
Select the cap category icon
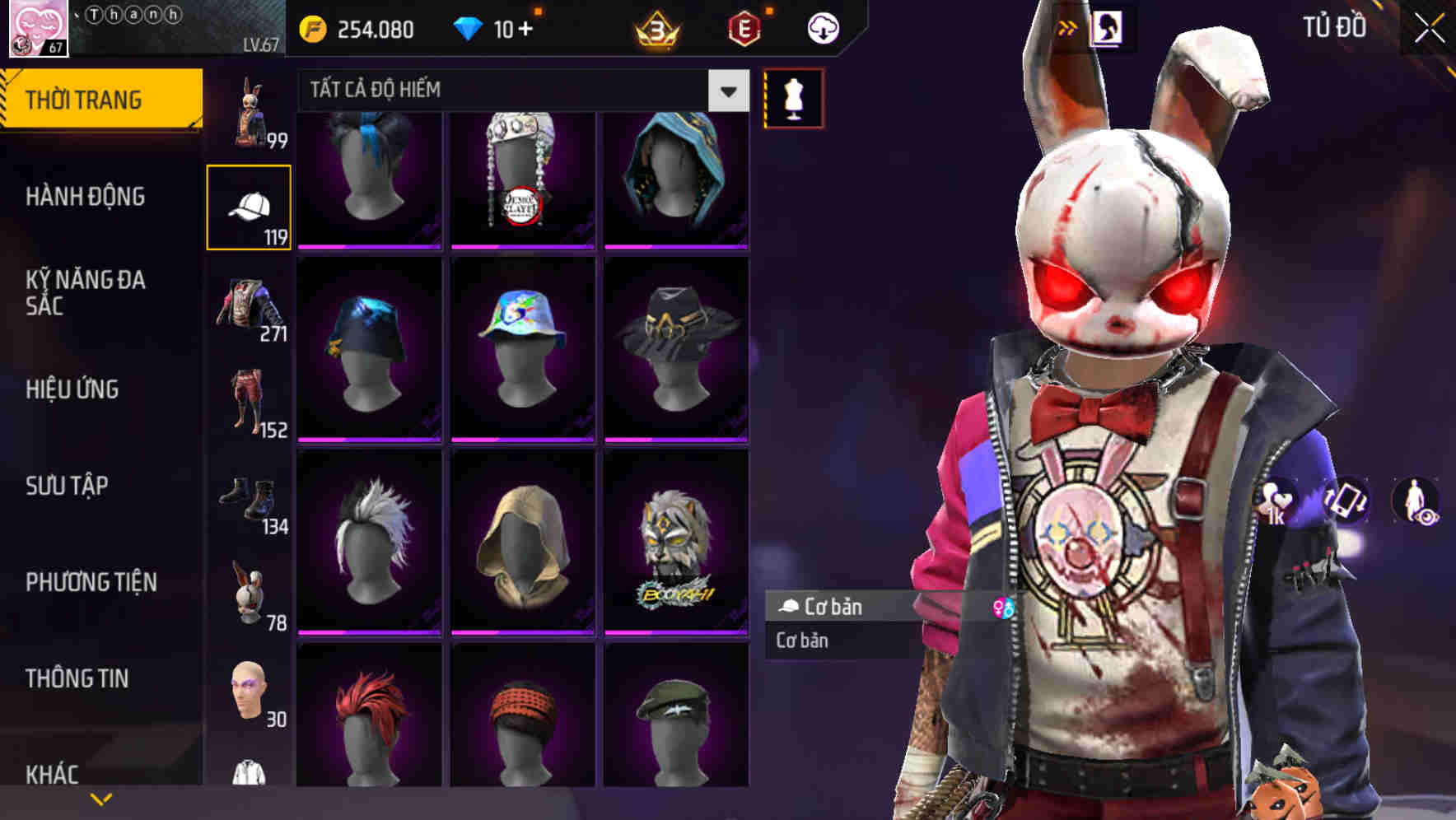click(251, 206)
